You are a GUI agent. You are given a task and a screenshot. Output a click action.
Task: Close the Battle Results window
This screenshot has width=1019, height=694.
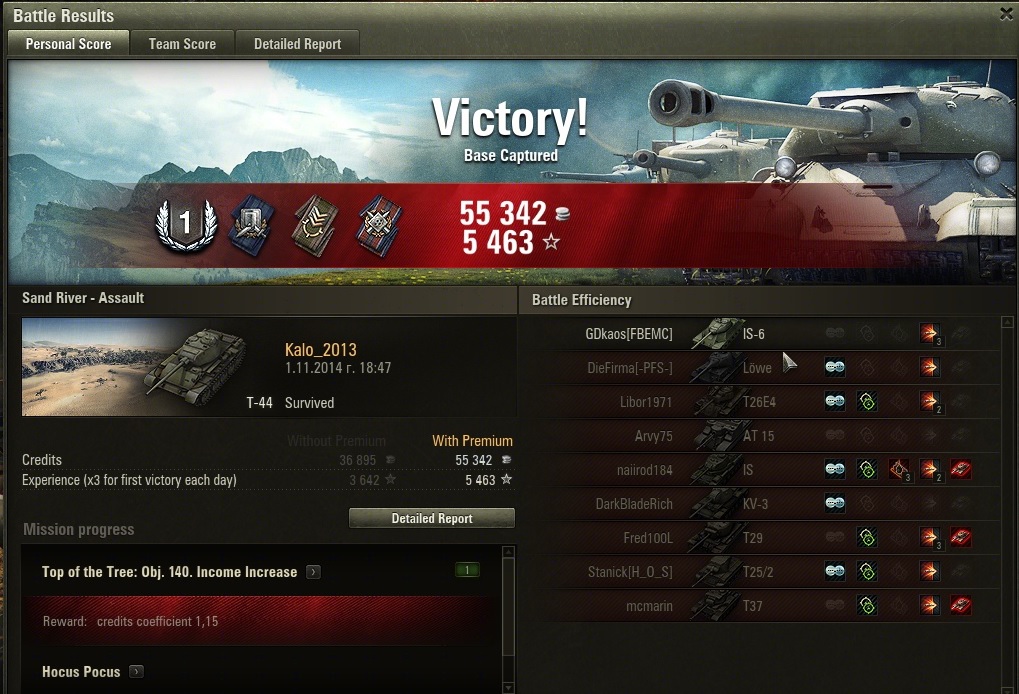point(1006,14)
